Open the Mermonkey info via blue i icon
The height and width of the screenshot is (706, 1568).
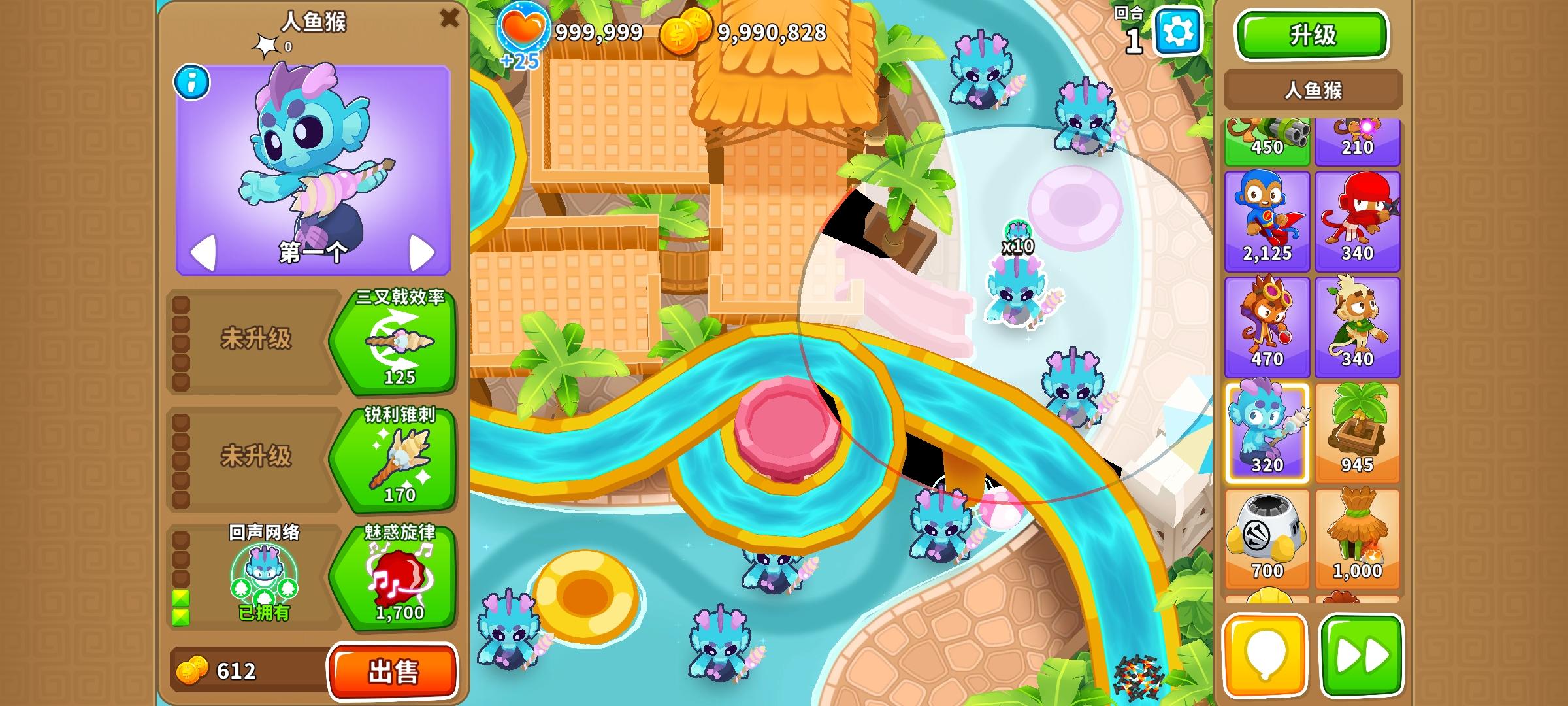click(190, 82)
